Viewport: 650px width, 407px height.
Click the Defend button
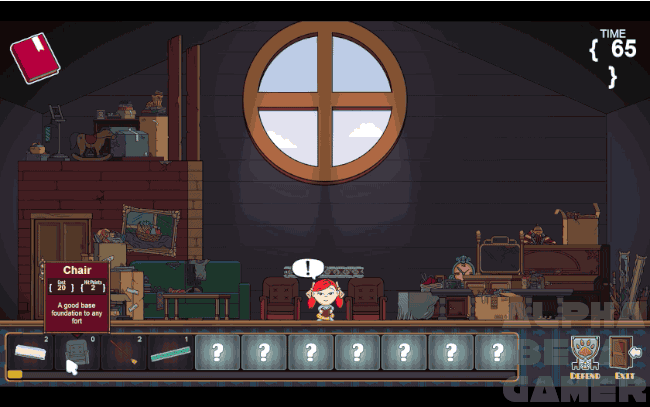pyautogui.click(x=585, y=355)
